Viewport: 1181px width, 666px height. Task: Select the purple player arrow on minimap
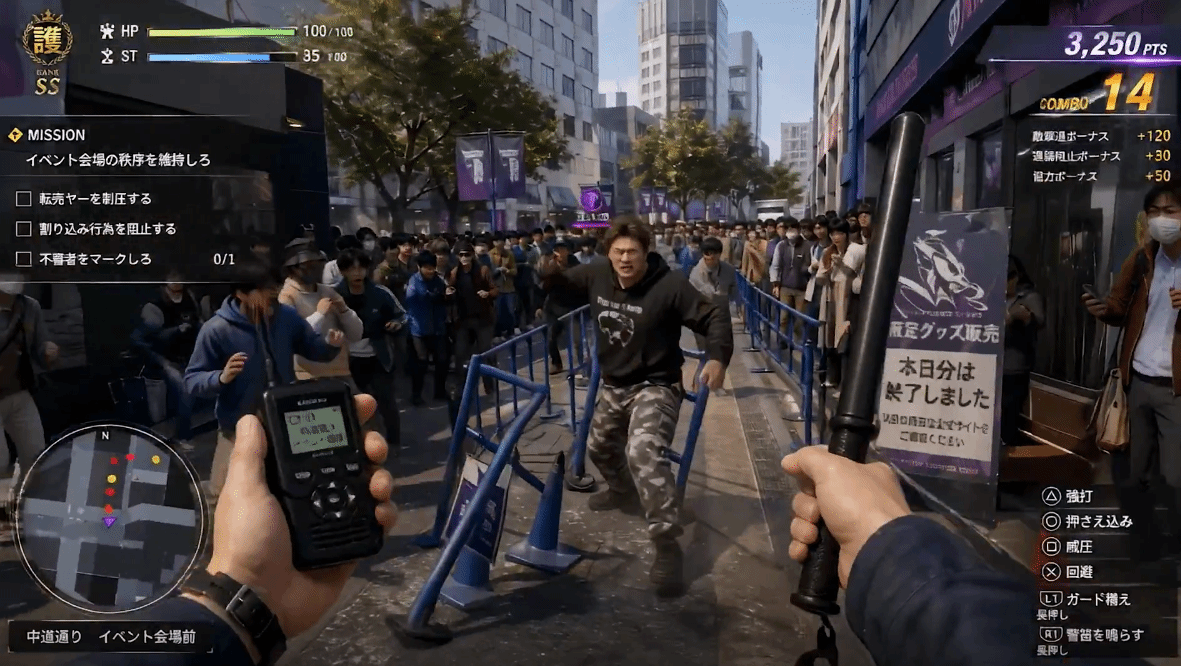pyautogui.click(x=110, y=521)
